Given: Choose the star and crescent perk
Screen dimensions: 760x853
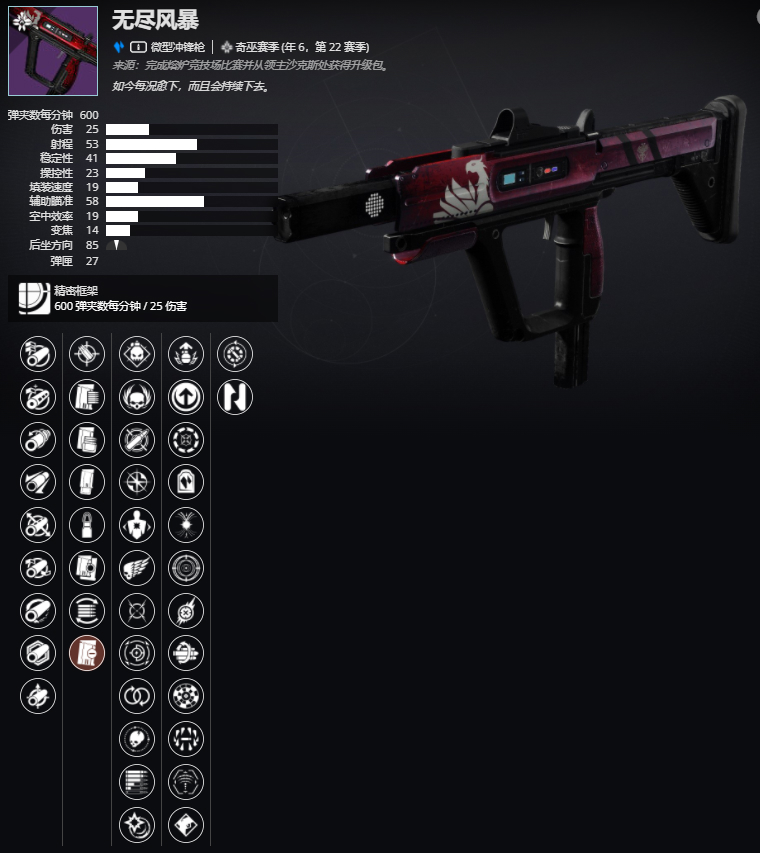Looking at the screenshot, I should (137, 824).
